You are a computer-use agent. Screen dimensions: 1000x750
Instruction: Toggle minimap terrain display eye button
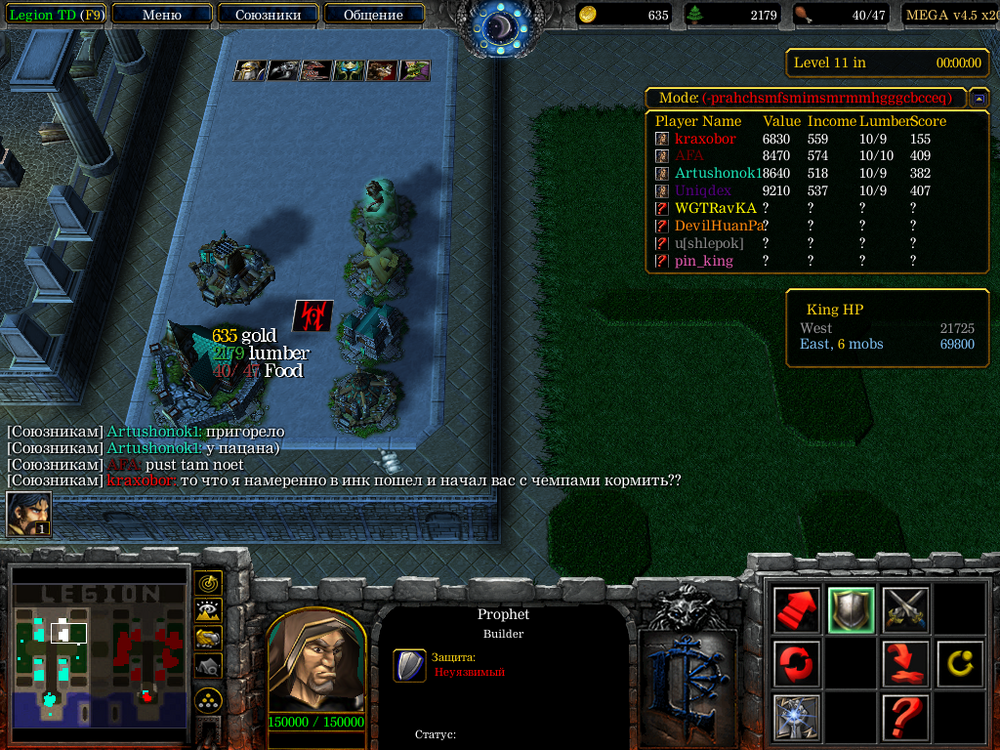[209, 610]
